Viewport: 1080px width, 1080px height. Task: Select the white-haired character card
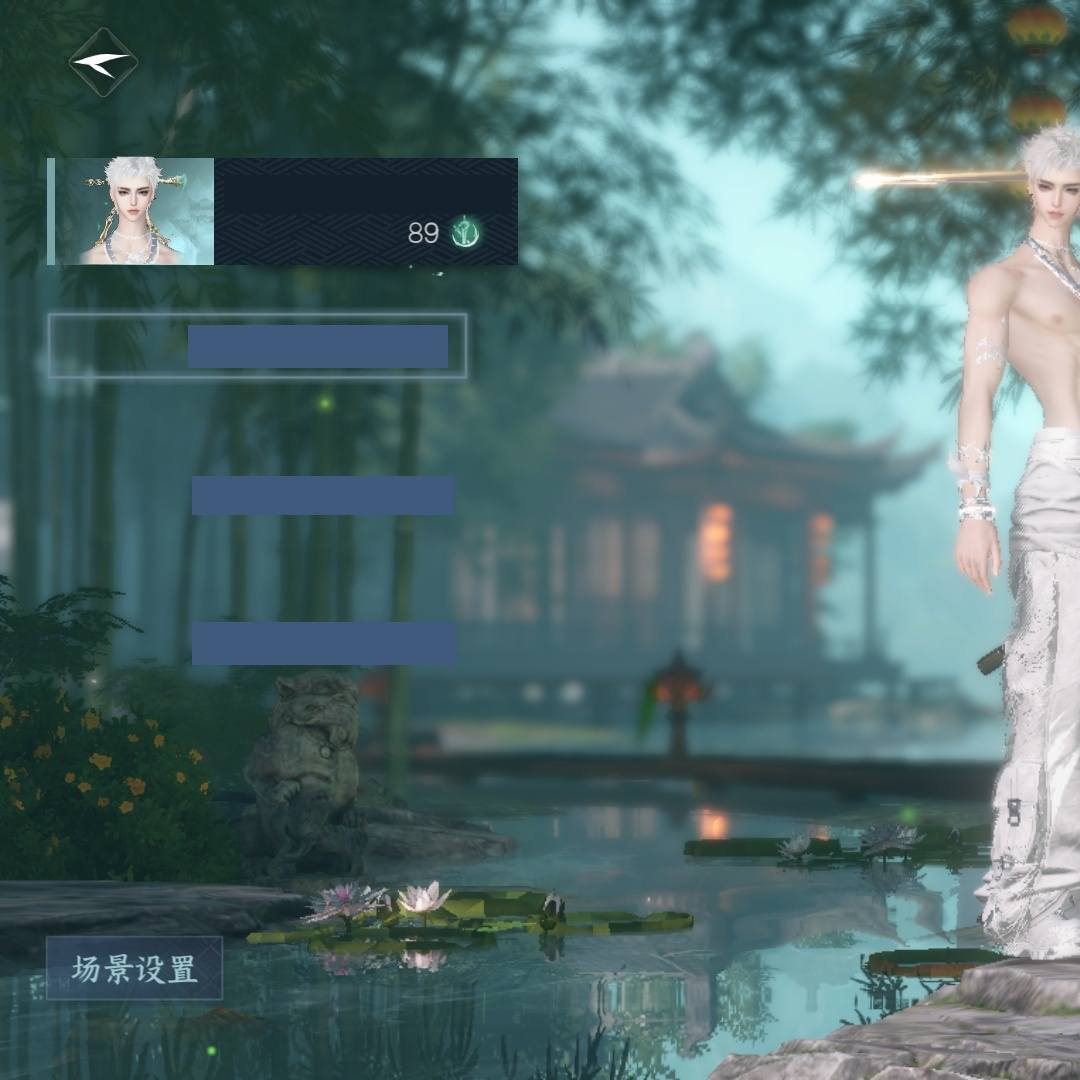(283, 211)
